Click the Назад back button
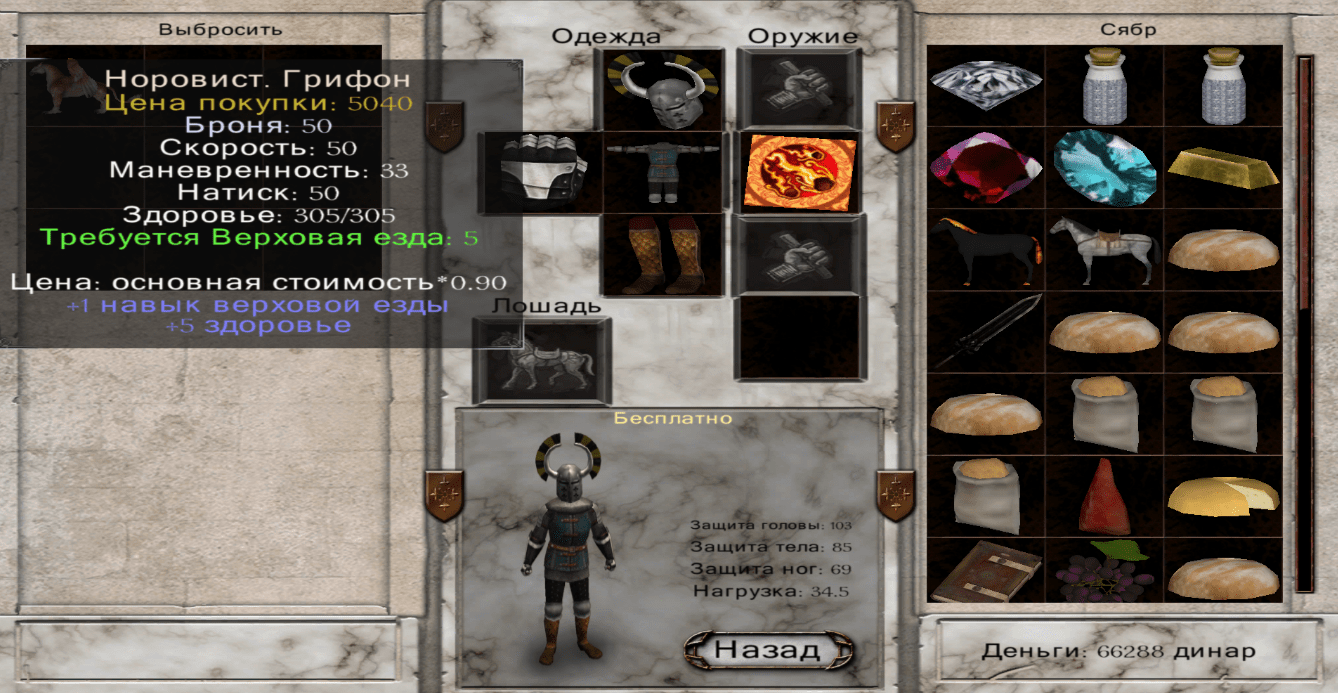This screenshot has height=693, width=1338. (x=768, y=650)
